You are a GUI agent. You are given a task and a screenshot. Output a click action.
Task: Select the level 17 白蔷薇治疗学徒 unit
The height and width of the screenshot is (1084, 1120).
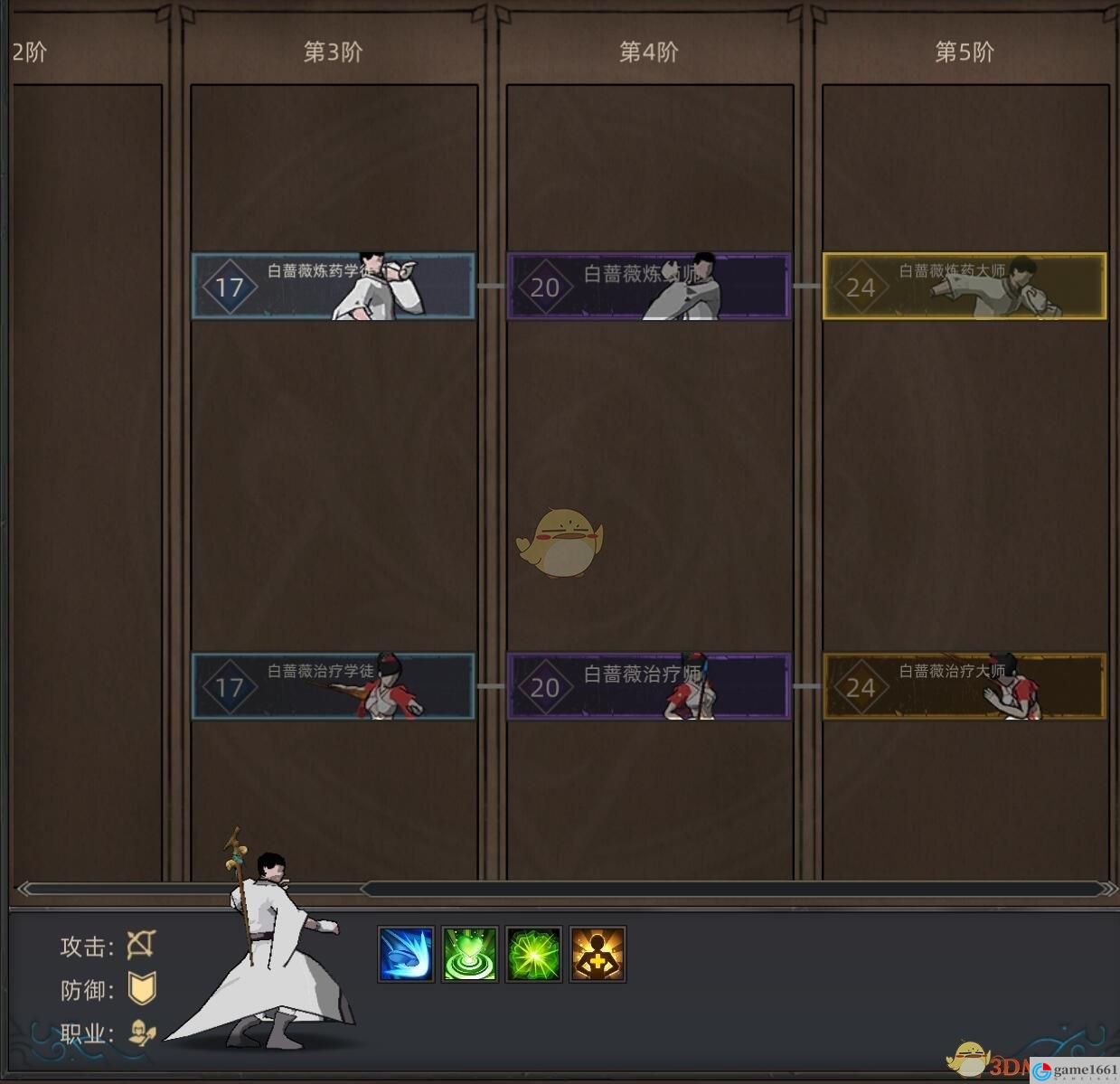[333, 686]
